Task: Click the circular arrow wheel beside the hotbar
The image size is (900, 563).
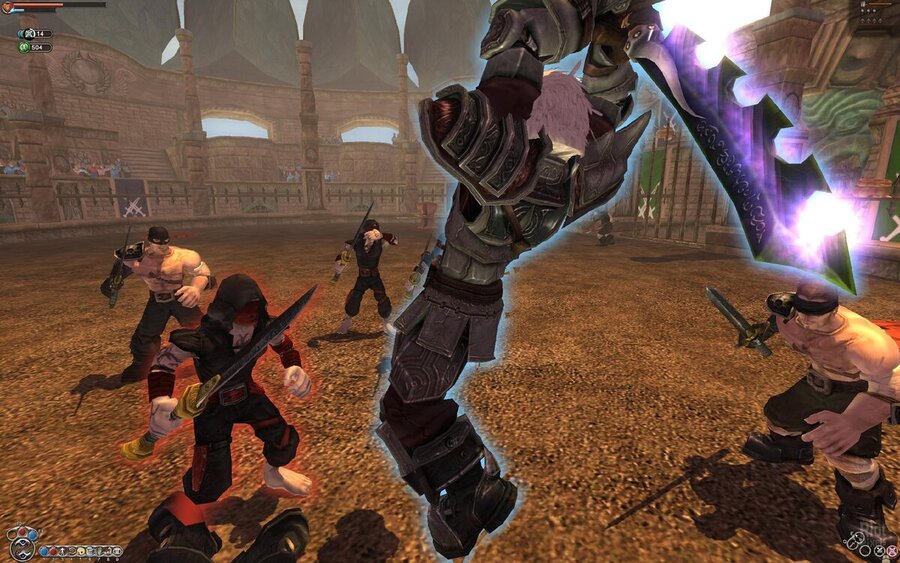Action: point(22,548)
